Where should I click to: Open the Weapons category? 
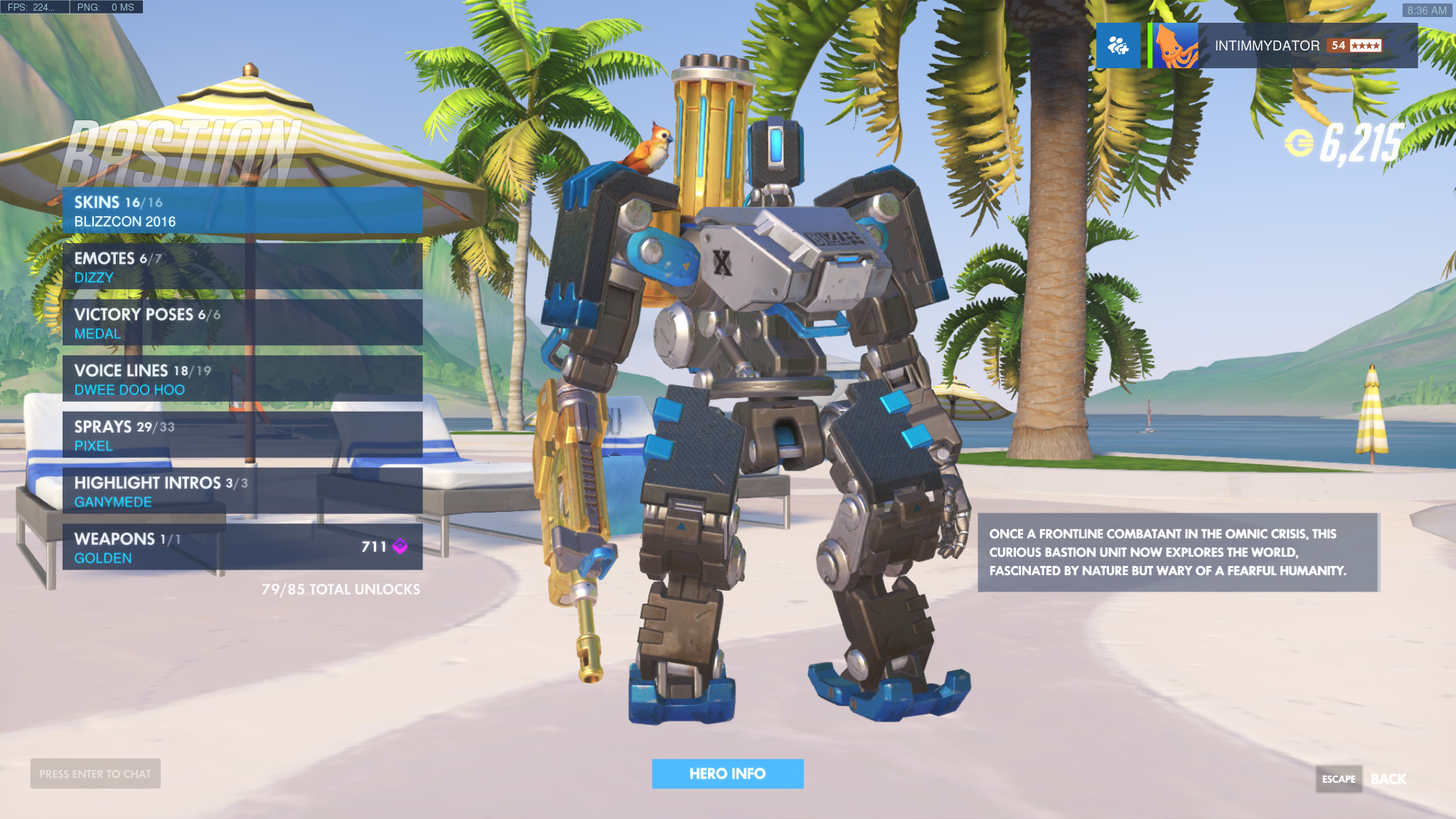[242, 548]
